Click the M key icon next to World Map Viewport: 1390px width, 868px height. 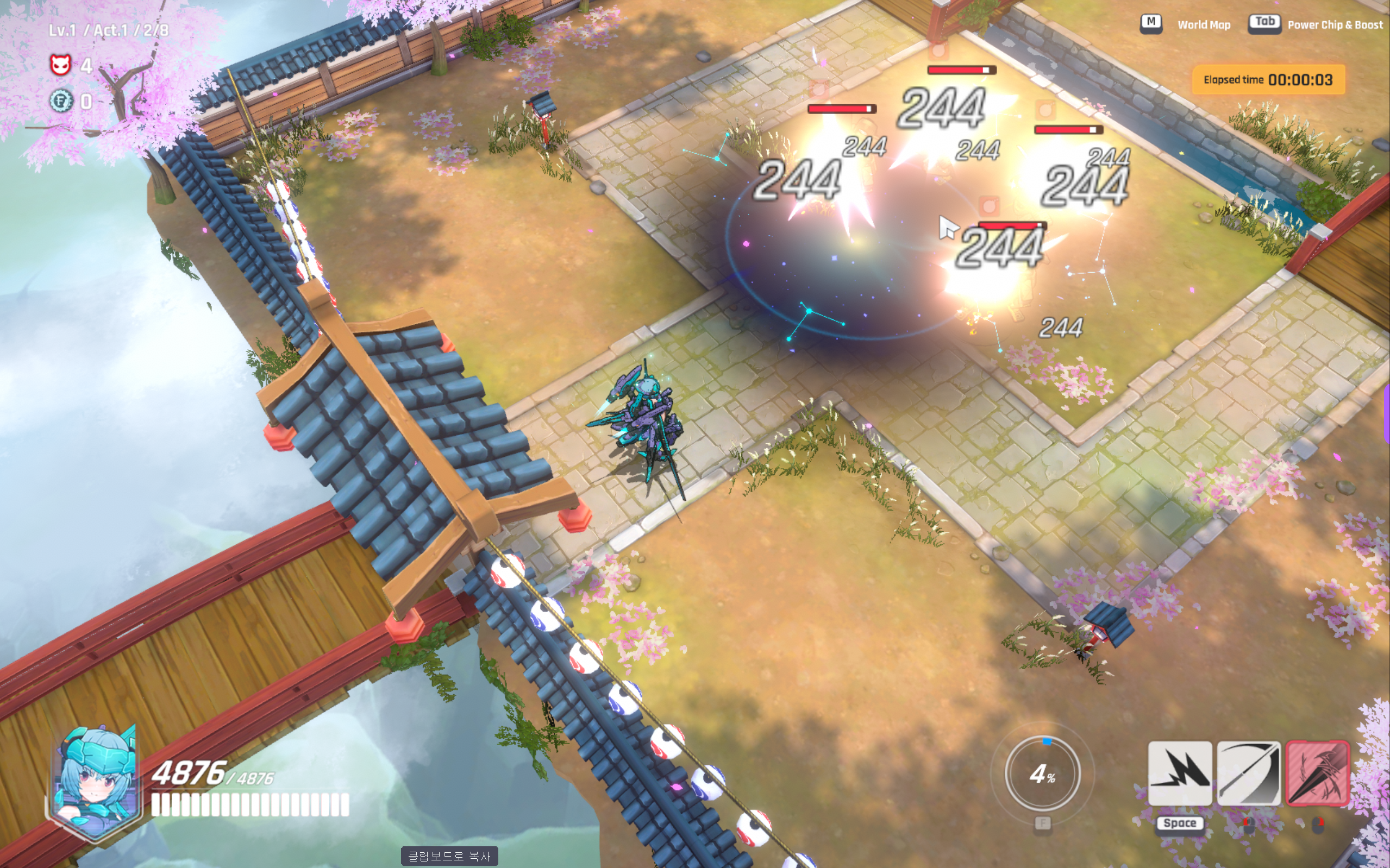(1150, 24)
